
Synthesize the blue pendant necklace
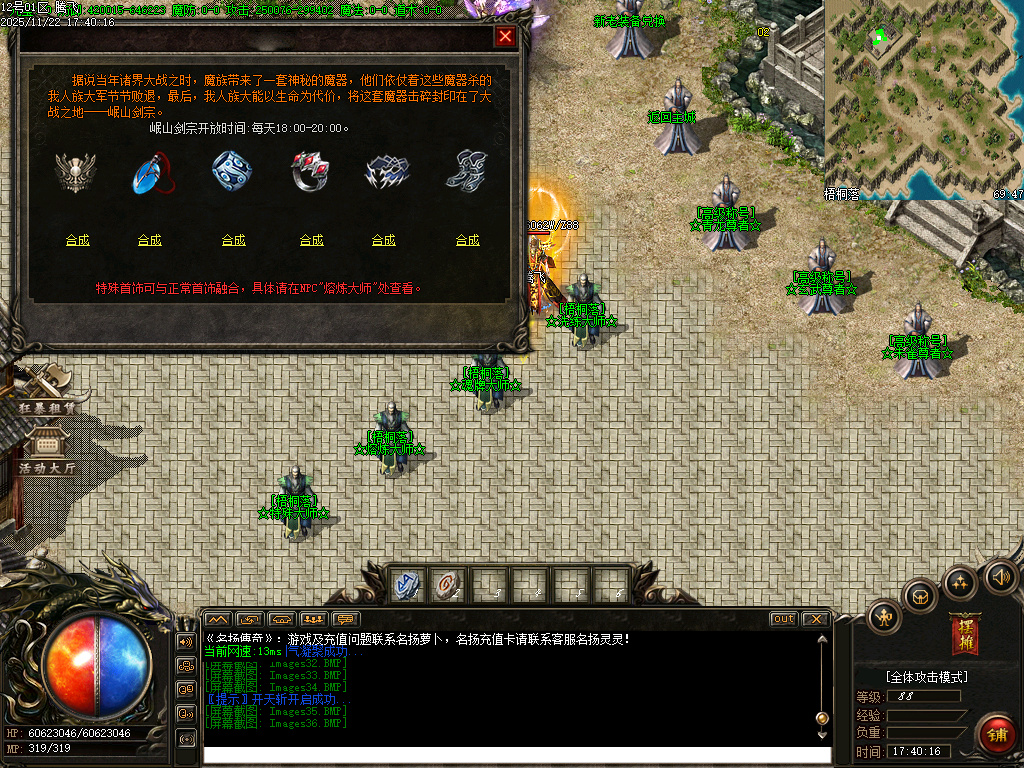tap(150, 240)
